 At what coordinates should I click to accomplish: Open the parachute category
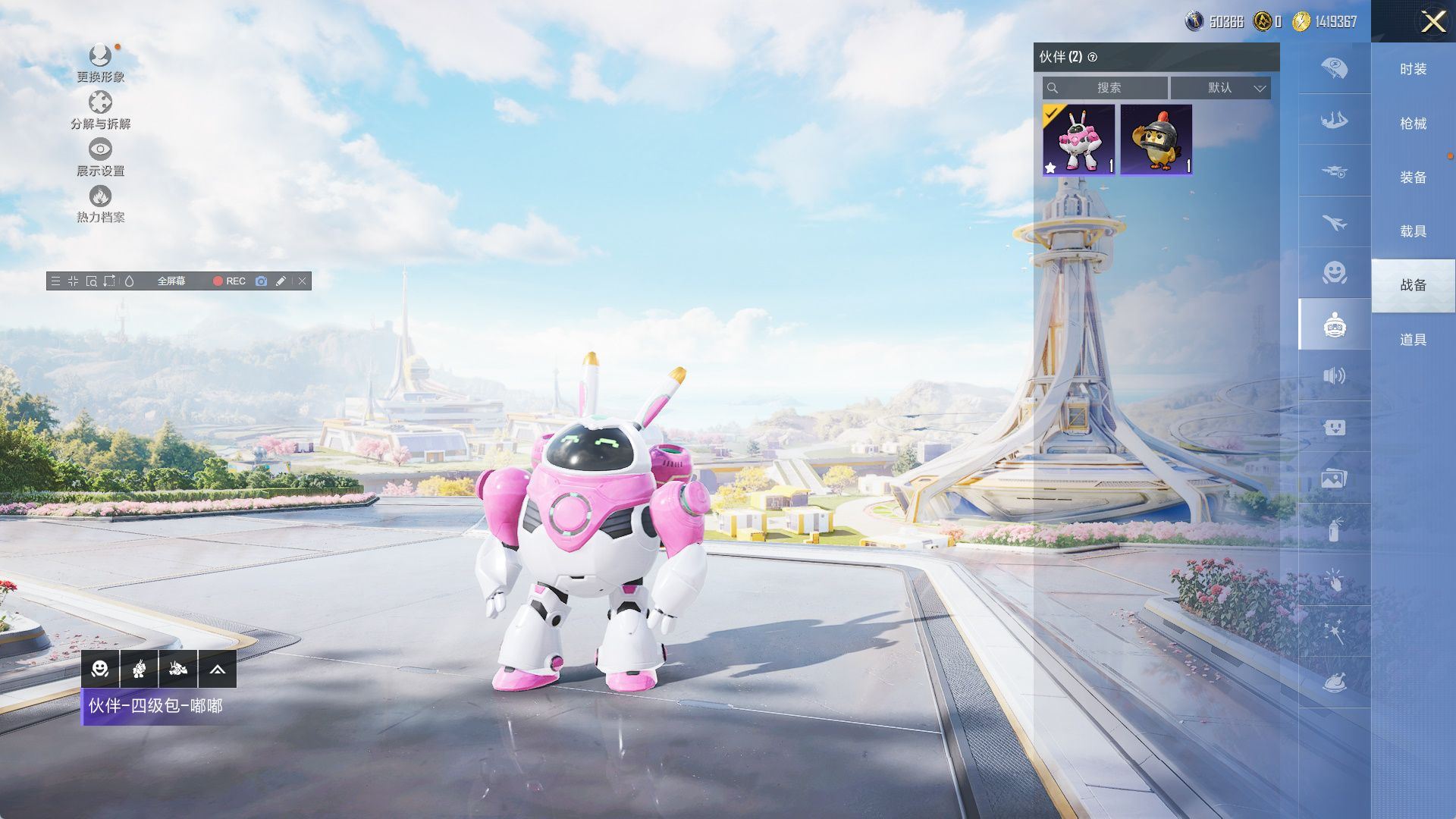tap(1334, 68)
